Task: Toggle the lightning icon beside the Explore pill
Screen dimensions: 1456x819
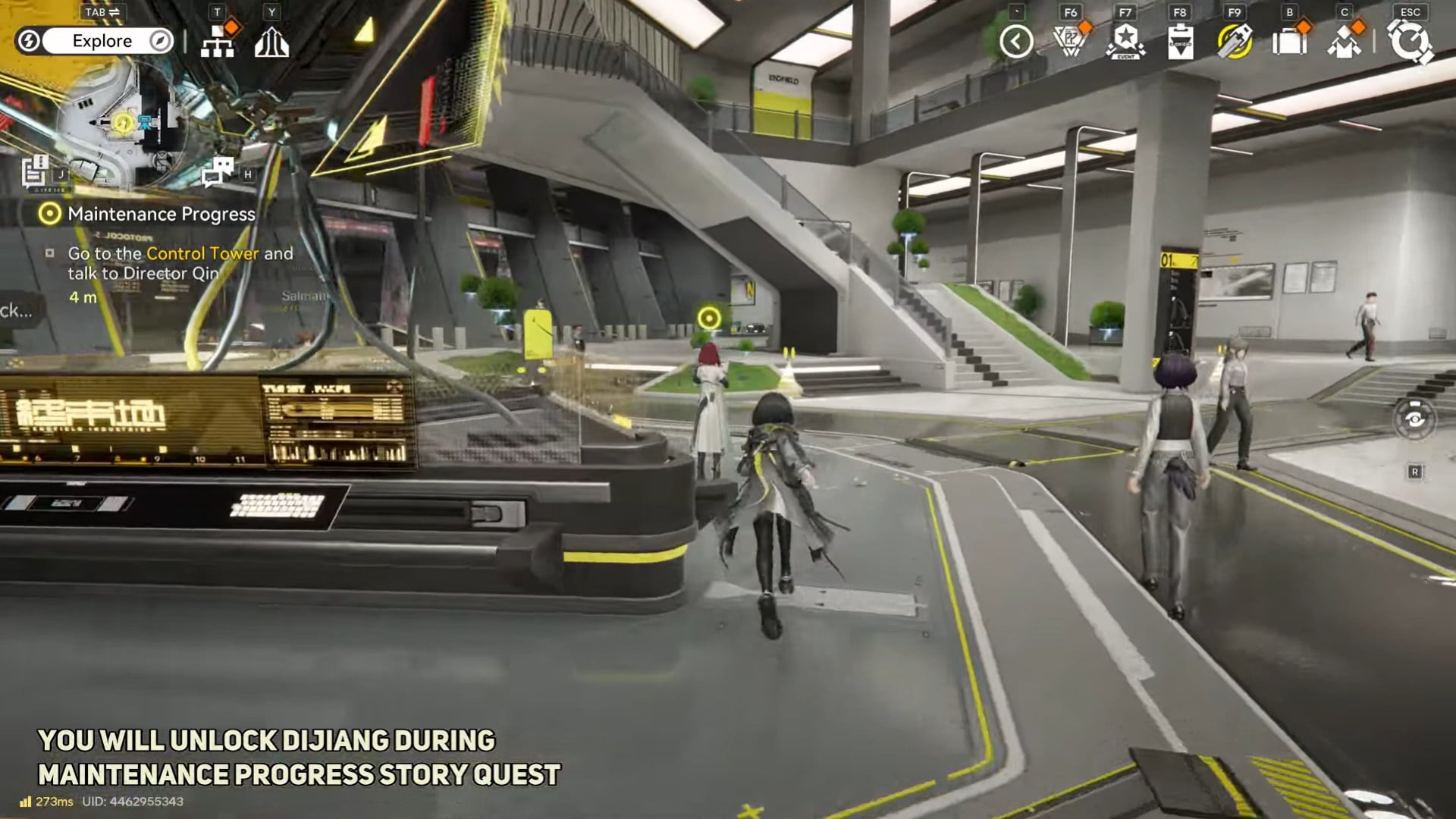Action: tap(29, 42)
